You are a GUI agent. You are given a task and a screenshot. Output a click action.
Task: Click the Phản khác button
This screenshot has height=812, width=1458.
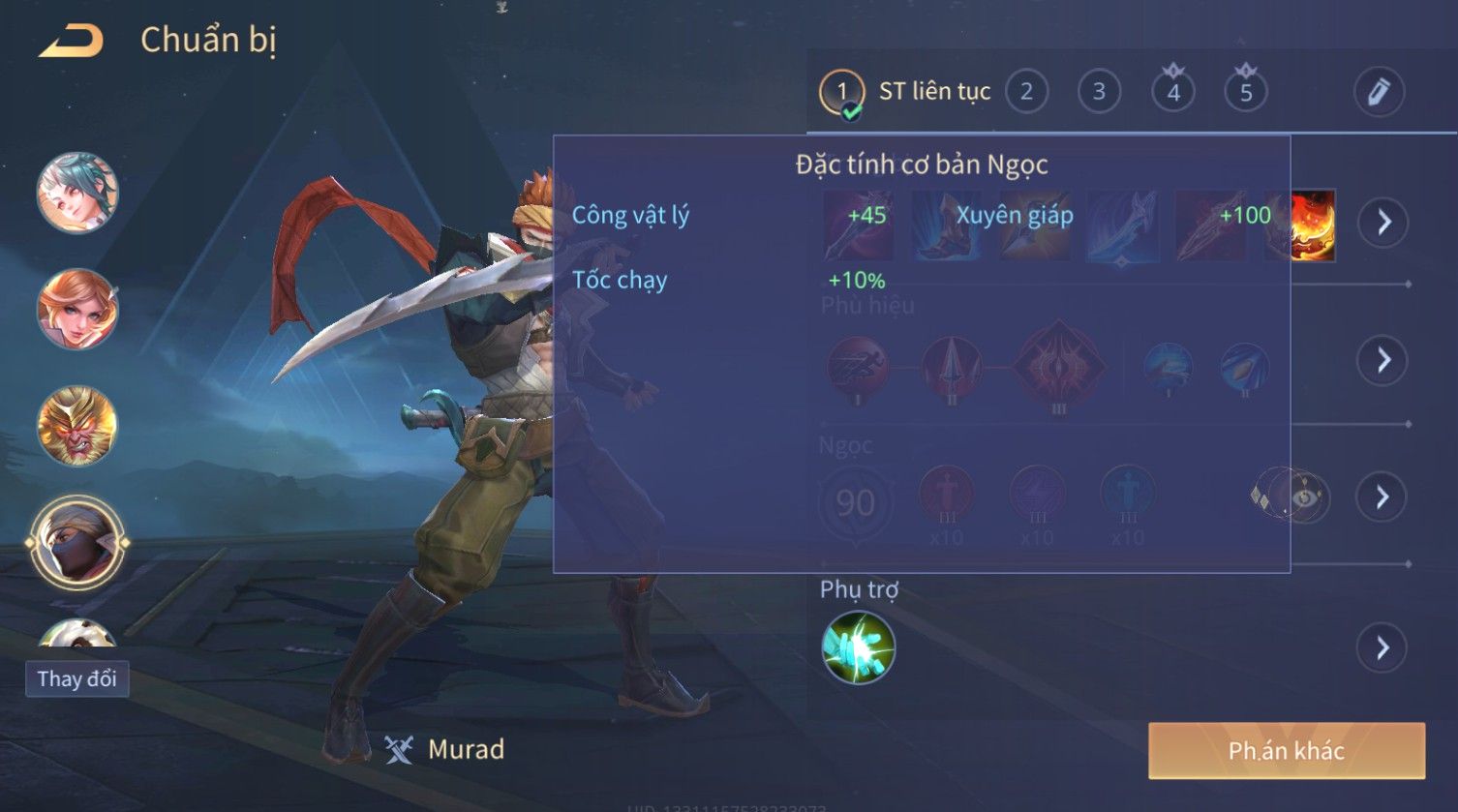point(1287,750)
